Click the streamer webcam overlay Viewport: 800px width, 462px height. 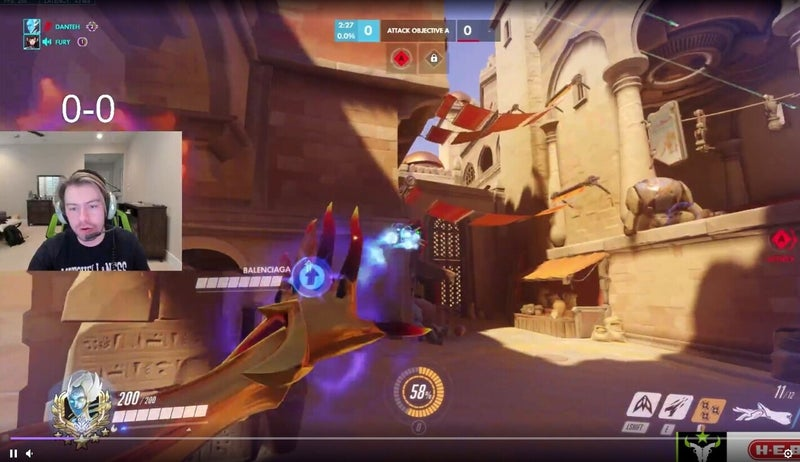click(91, 200)
